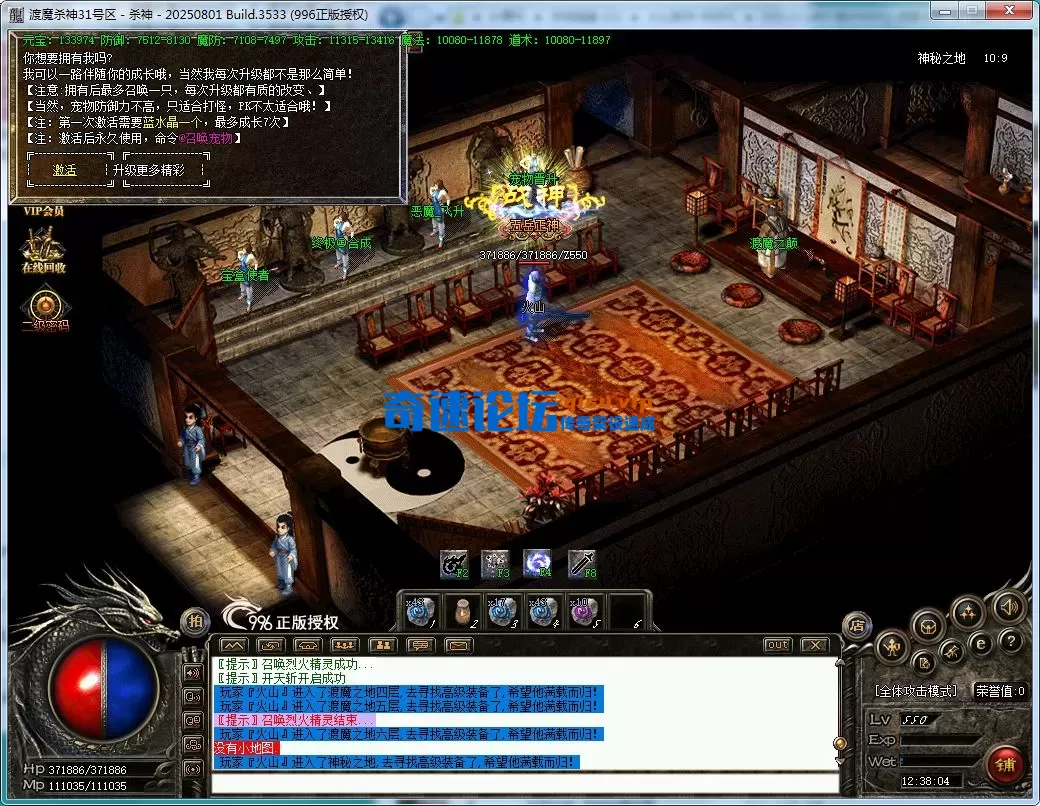Close the chat panel with X

pyautogui.click(x=815, y=645)
